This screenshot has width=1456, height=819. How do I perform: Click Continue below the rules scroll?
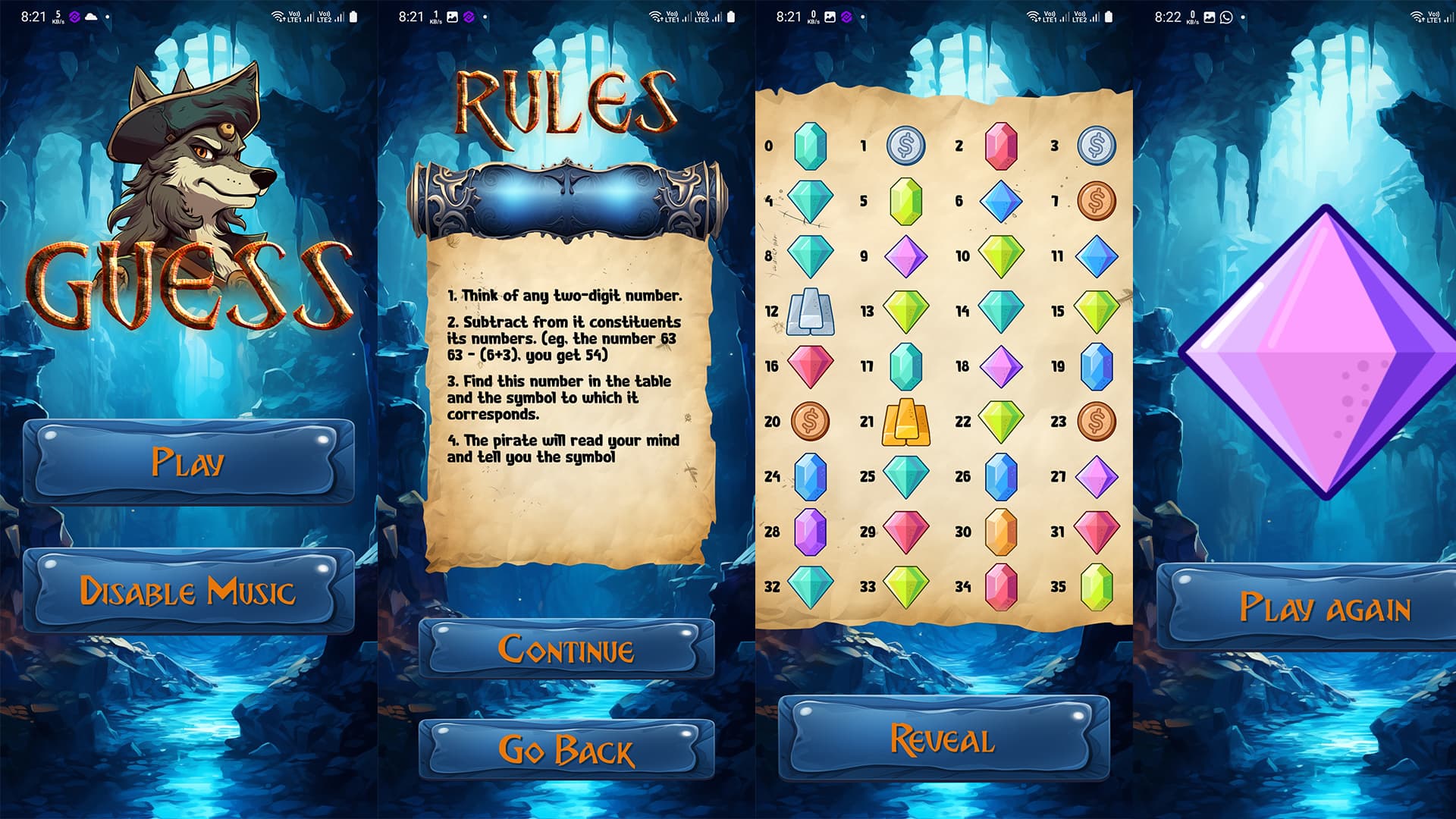(x=568, y=650)
